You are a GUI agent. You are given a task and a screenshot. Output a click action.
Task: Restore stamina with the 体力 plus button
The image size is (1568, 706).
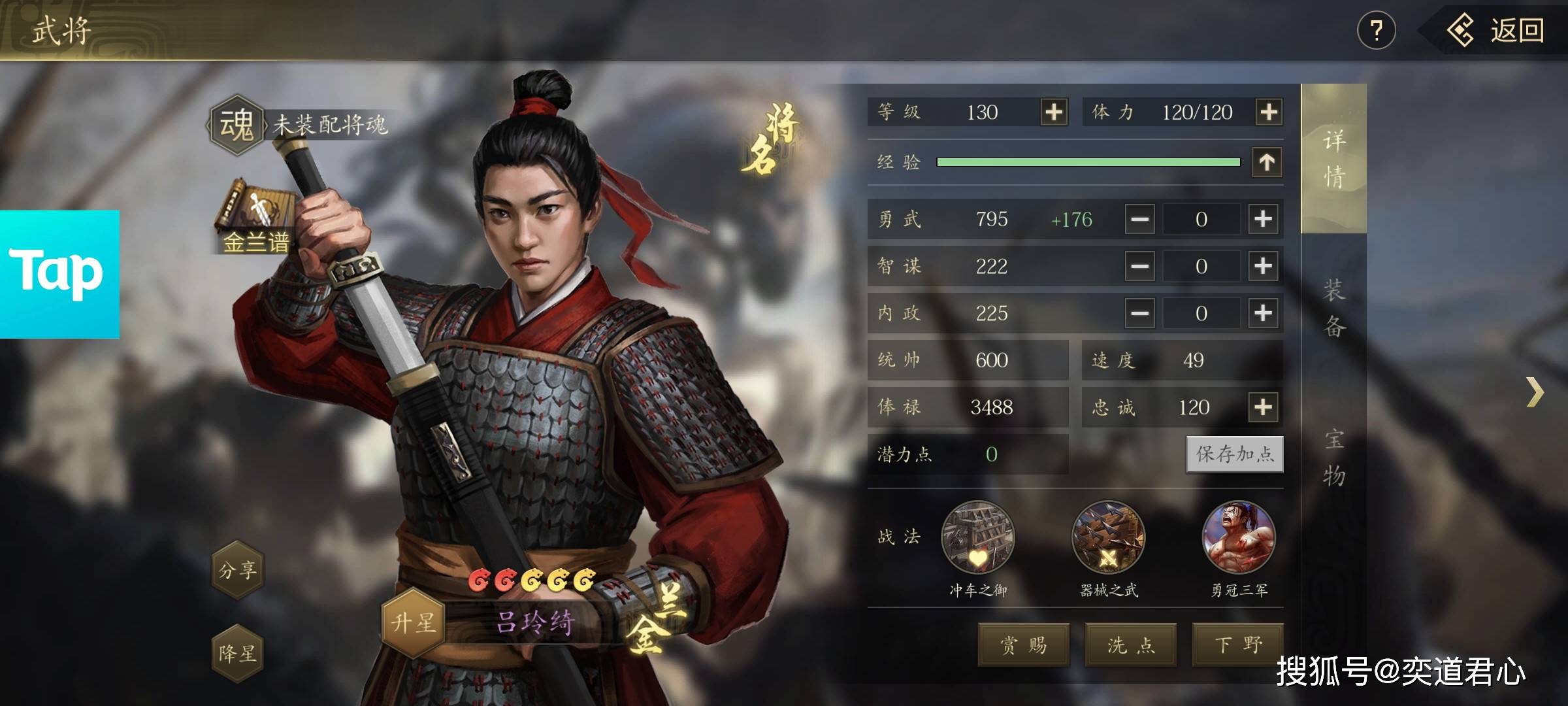point(1268,112)
